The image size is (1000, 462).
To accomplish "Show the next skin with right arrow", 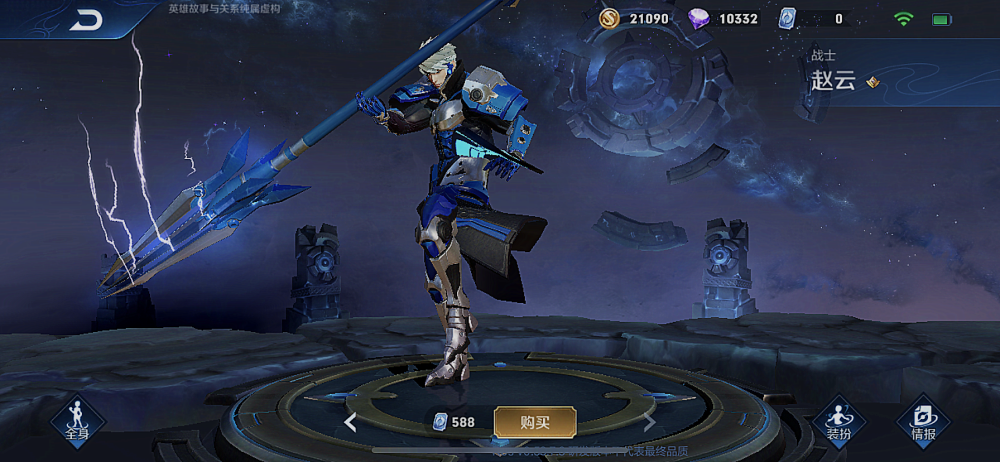I will click(x=650, y=422).
